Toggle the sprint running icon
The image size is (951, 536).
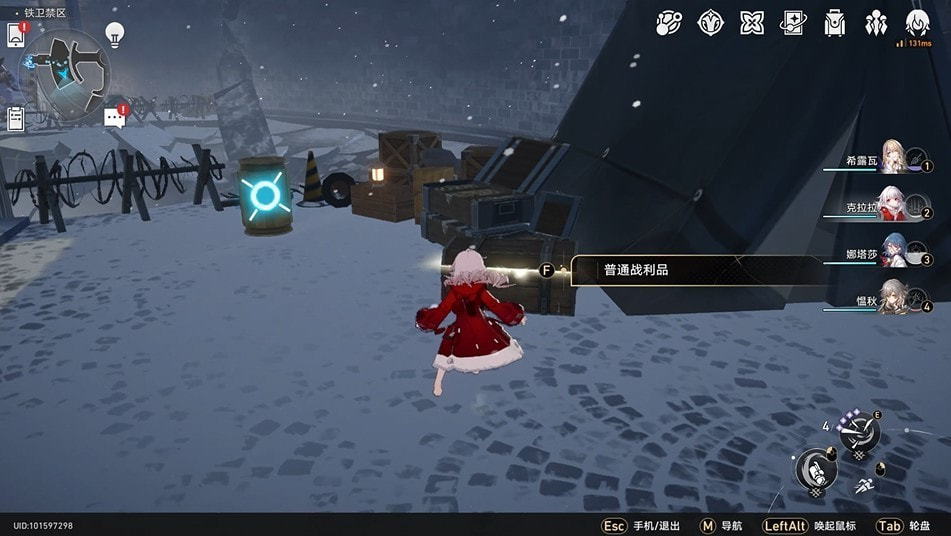click(x=863, y=486)
